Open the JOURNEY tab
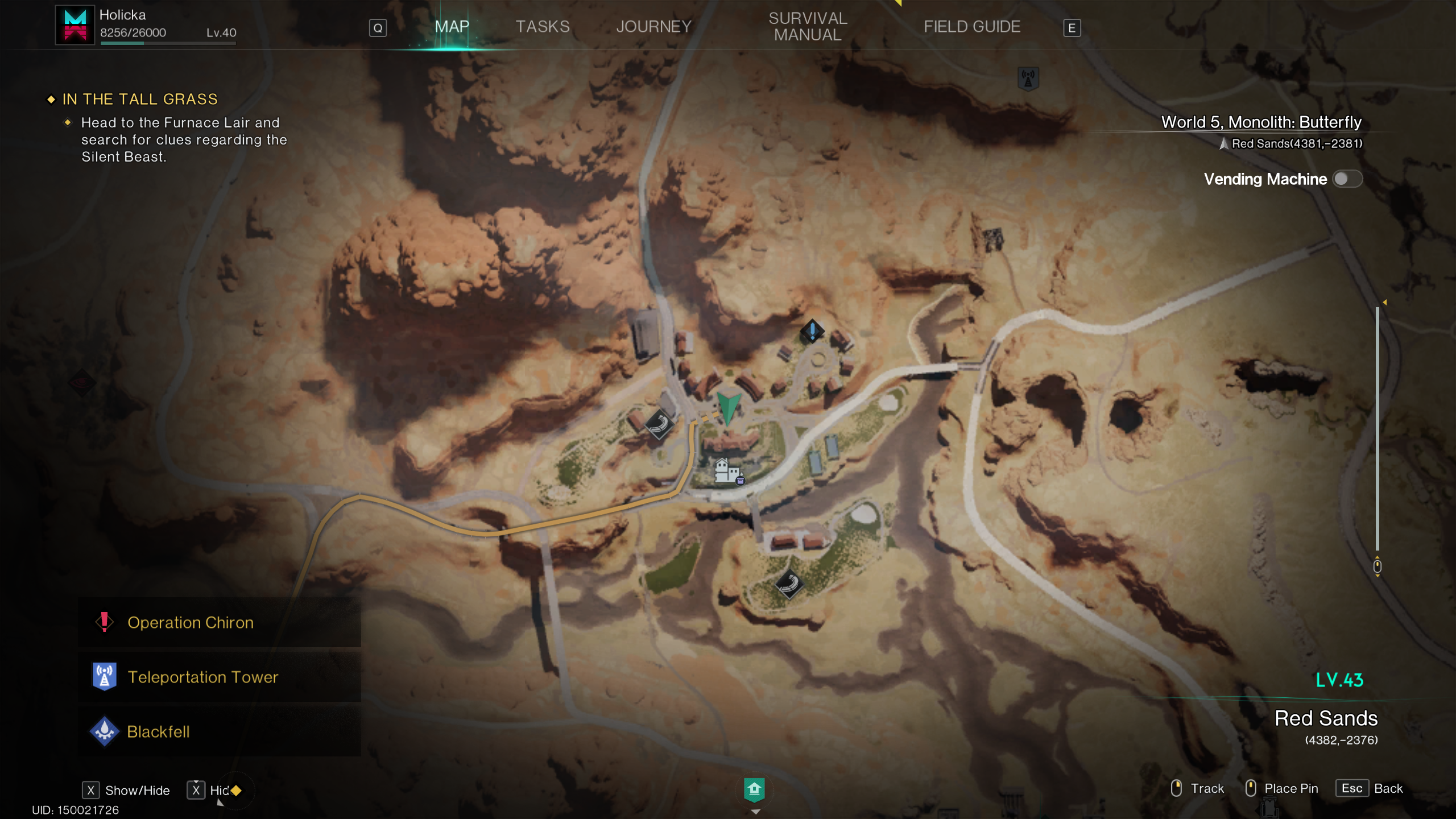1456x819 pixels. pos(653,27)
